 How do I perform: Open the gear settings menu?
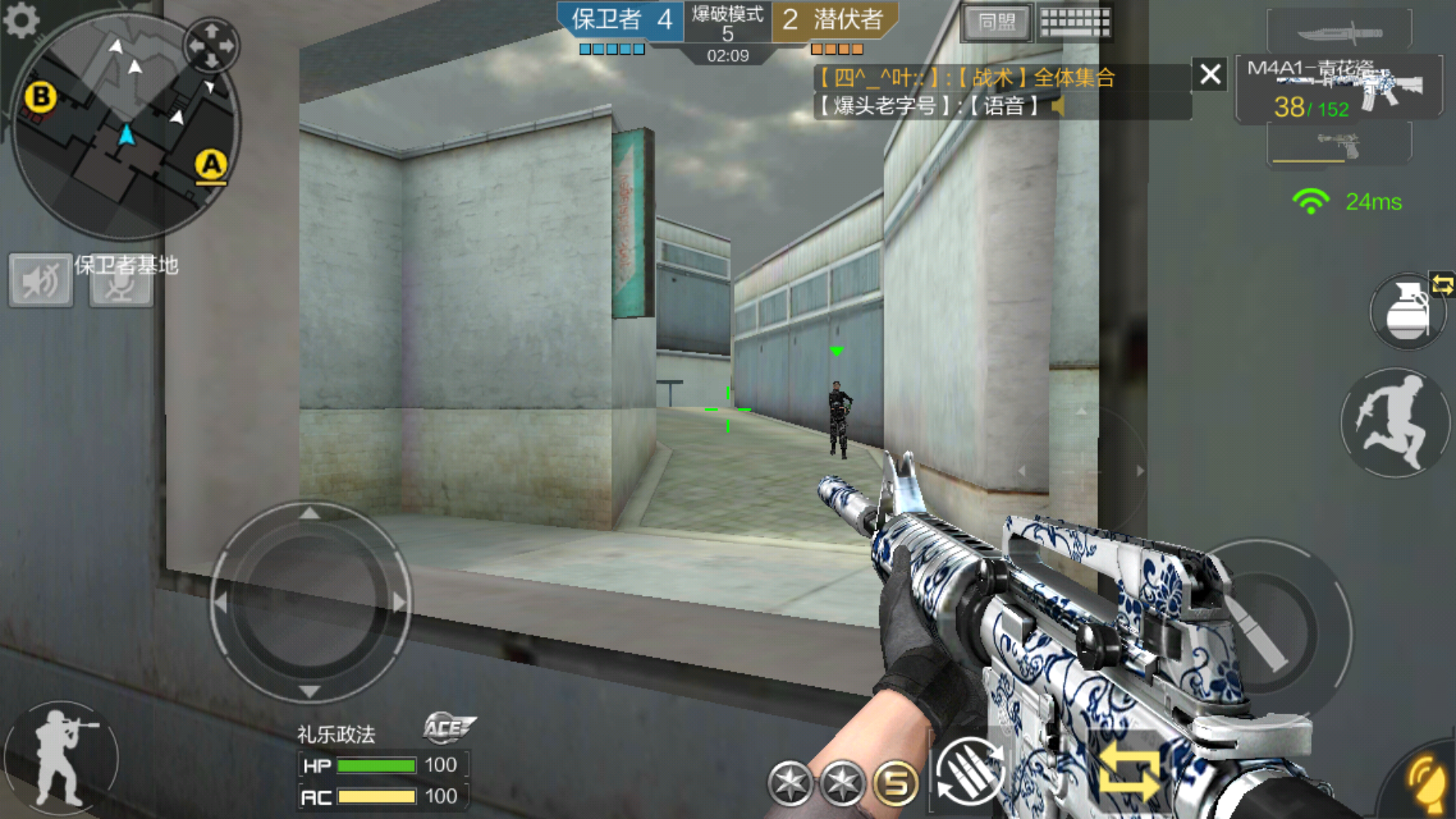point(20,20)
